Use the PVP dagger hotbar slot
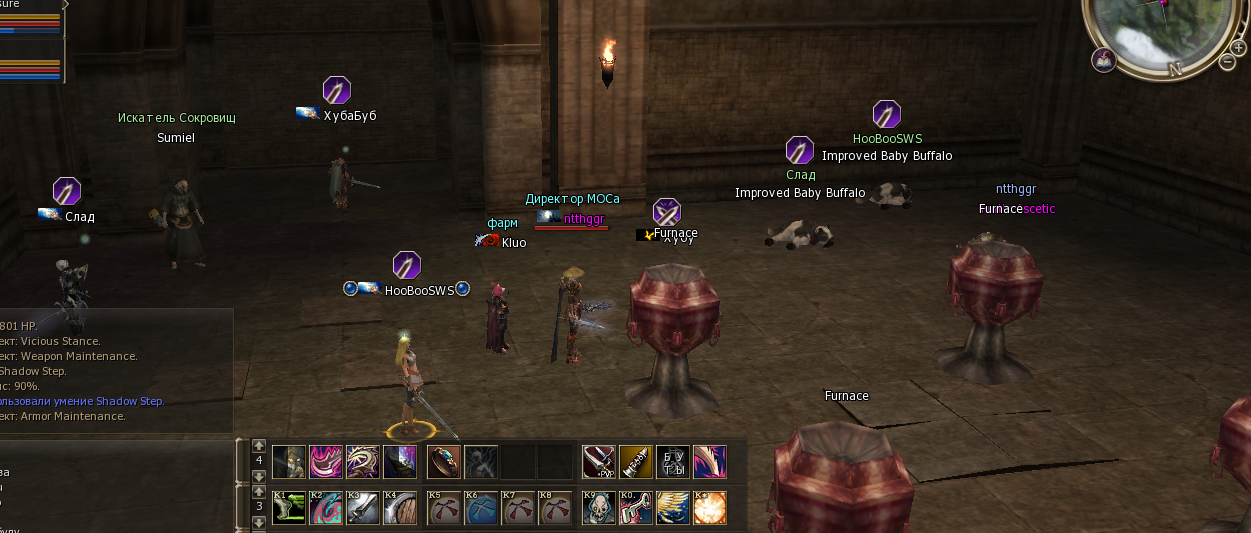Screen dimensions: 1251x533 [599, 462]
